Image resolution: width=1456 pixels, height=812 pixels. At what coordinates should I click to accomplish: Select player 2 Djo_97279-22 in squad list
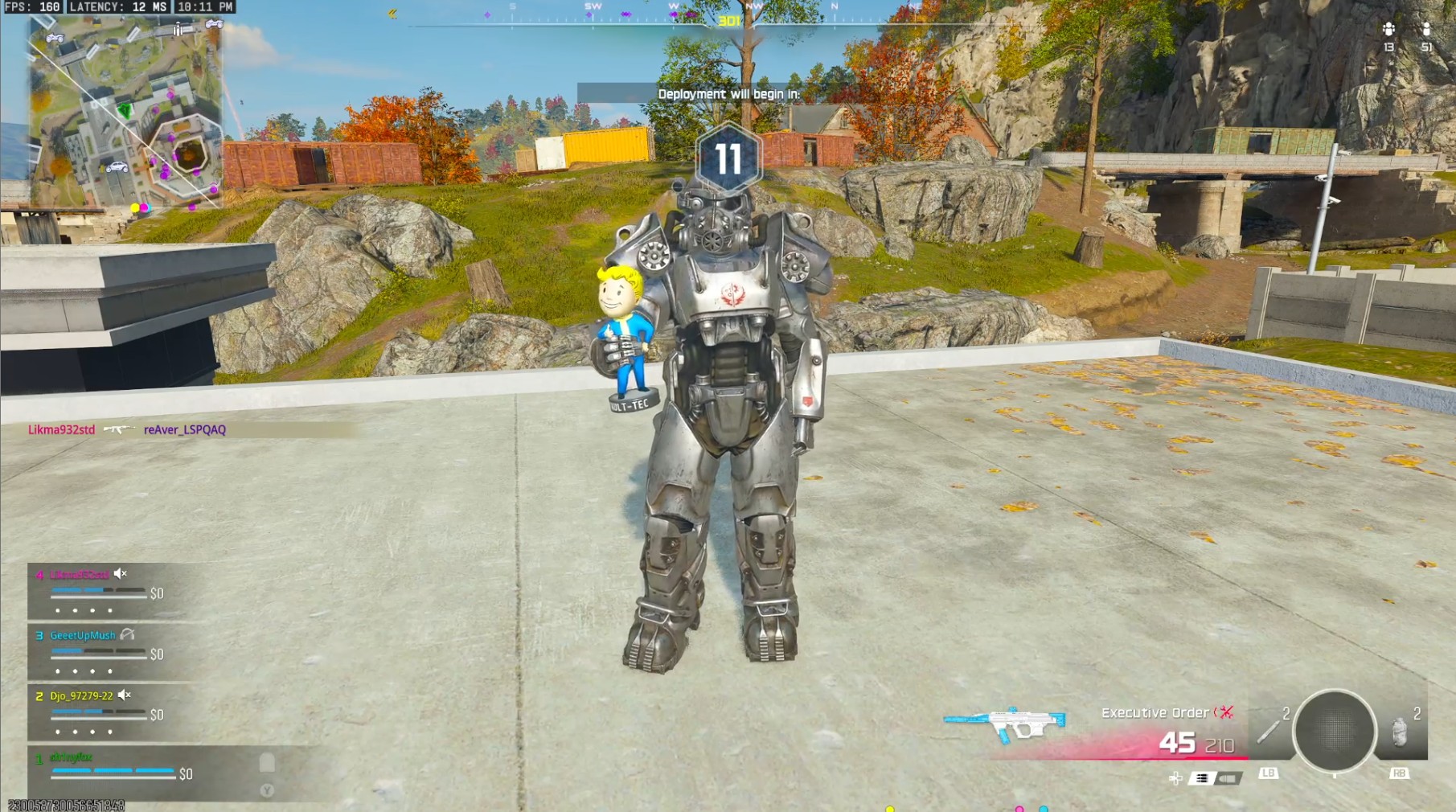pyautogui.click(x=80, y=695)
